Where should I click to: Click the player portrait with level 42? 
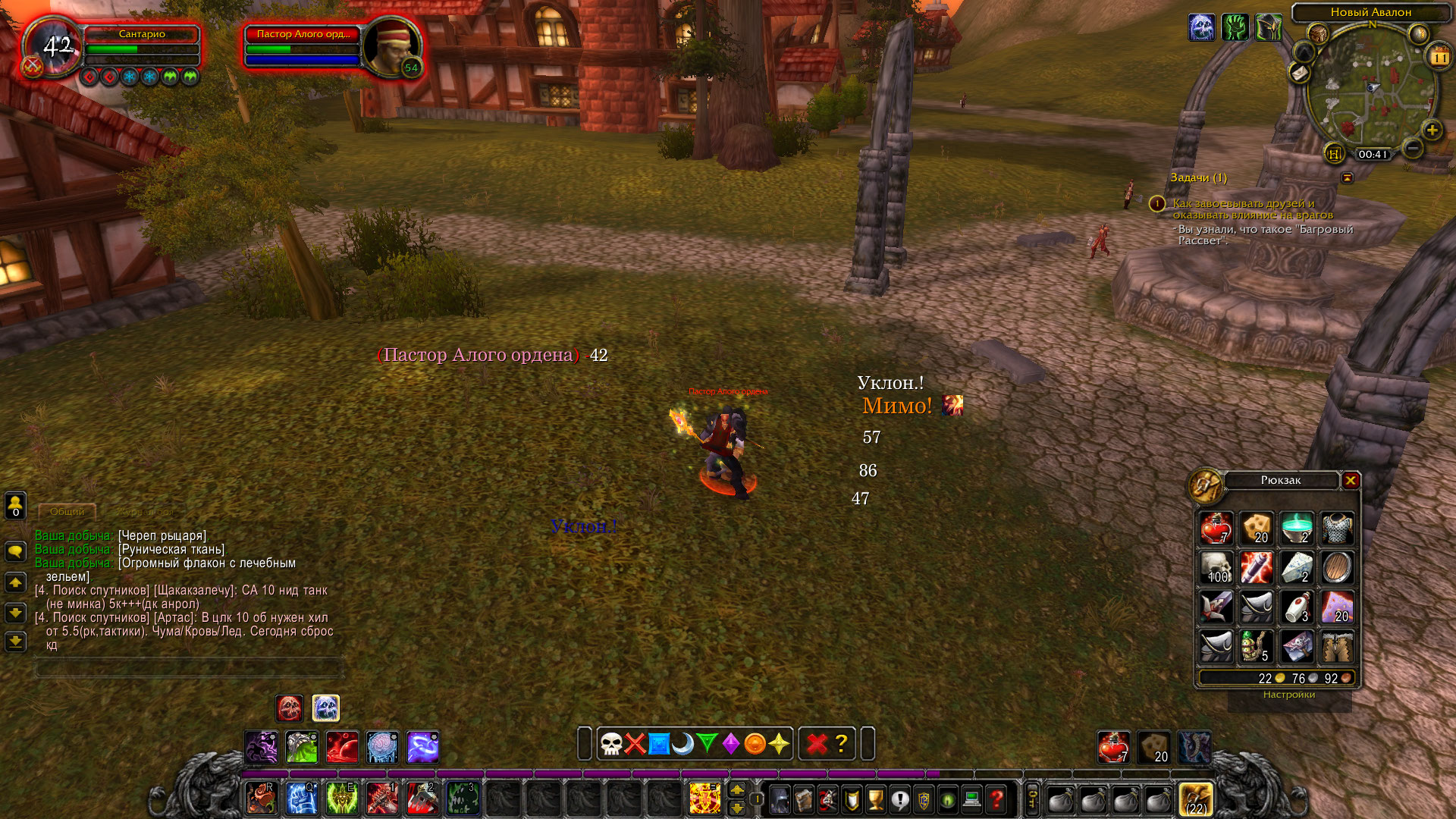53,47
